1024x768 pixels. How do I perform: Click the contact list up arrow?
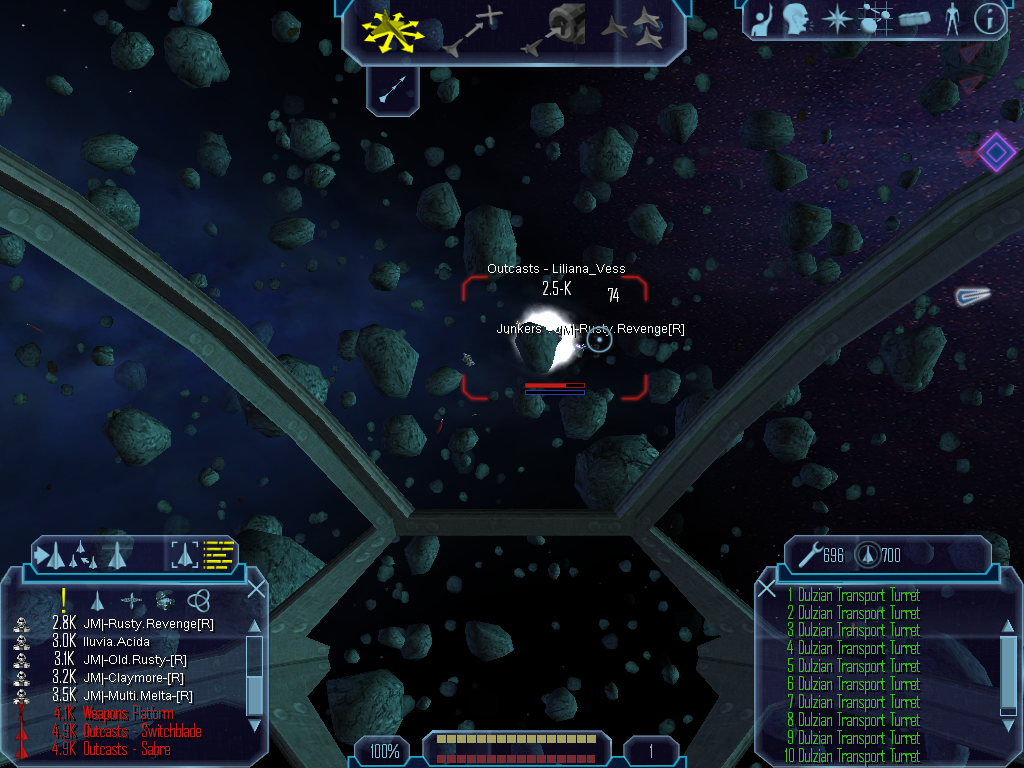(255, 627)
